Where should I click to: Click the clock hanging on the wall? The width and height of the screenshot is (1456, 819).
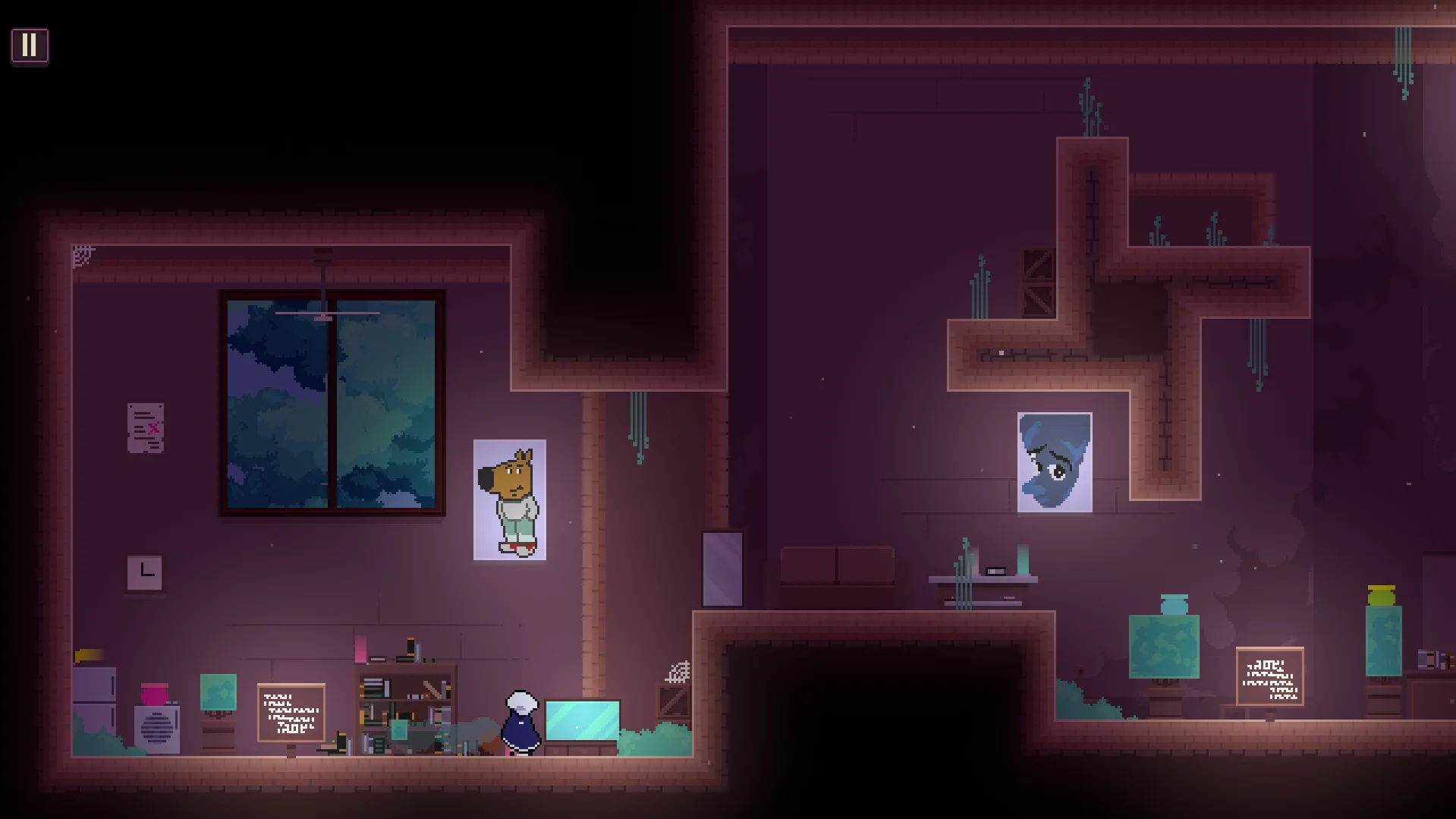point(144,572)
